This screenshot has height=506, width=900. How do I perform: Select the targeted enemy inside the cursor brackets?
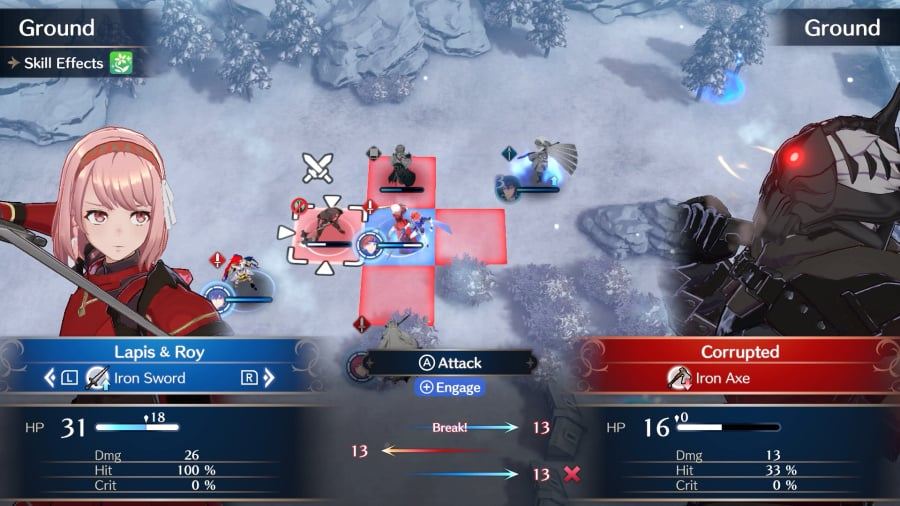click(324, 230)
